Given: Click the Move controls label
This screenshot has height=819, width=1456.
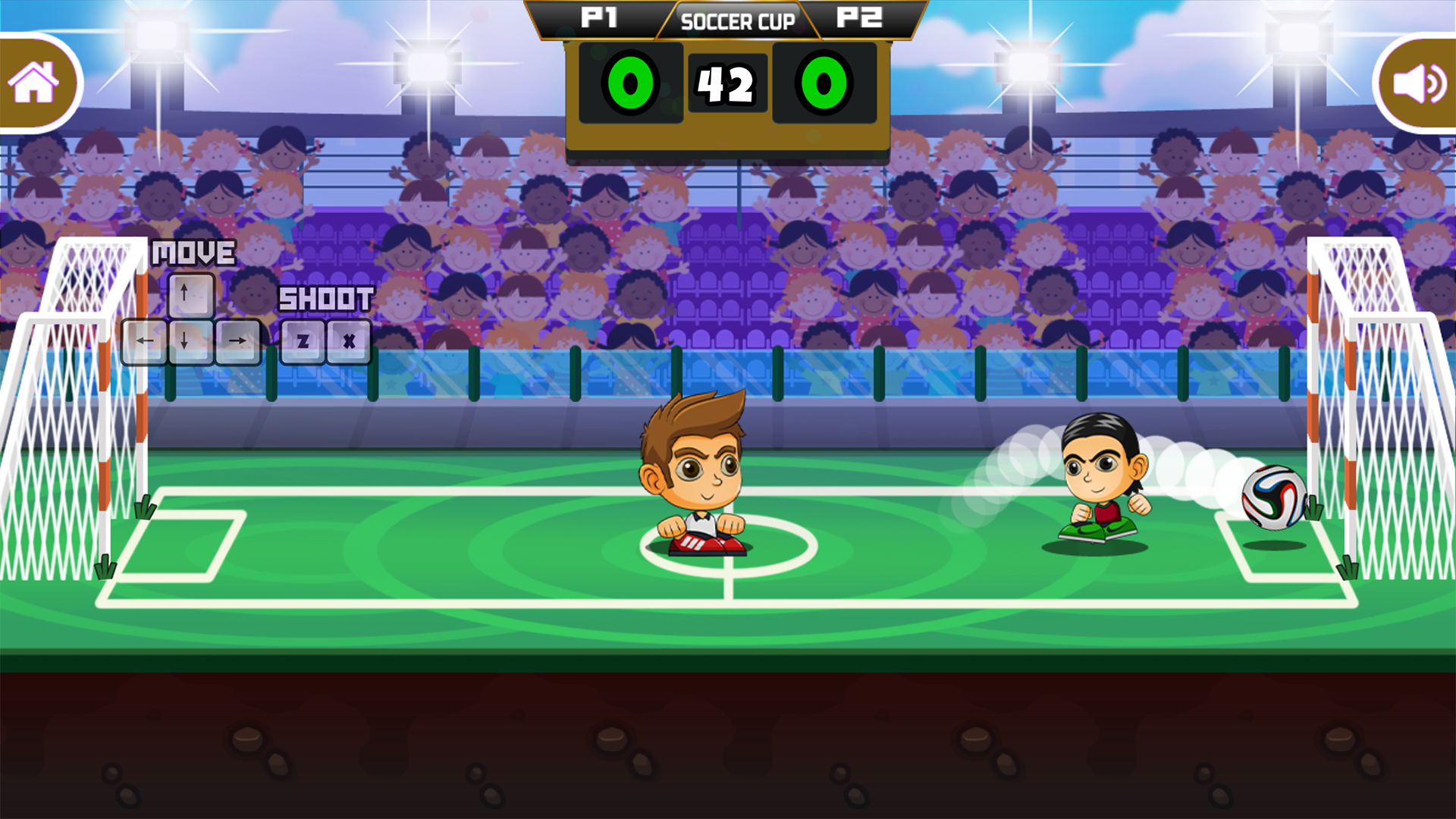Looking at the screenshot, I should click(193, 251).
